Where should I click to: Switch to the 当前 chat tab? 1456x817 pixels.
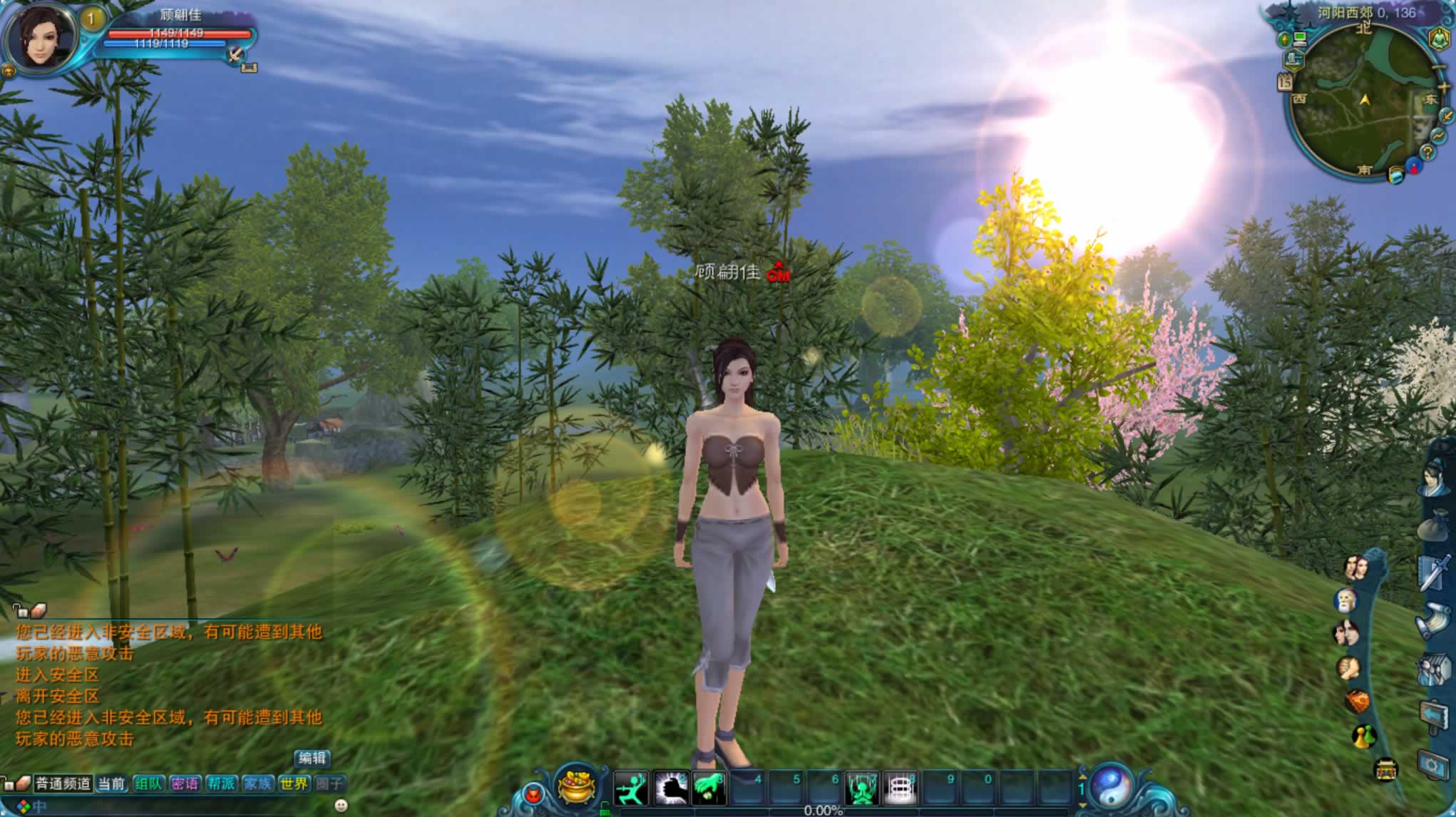[111, 784]
